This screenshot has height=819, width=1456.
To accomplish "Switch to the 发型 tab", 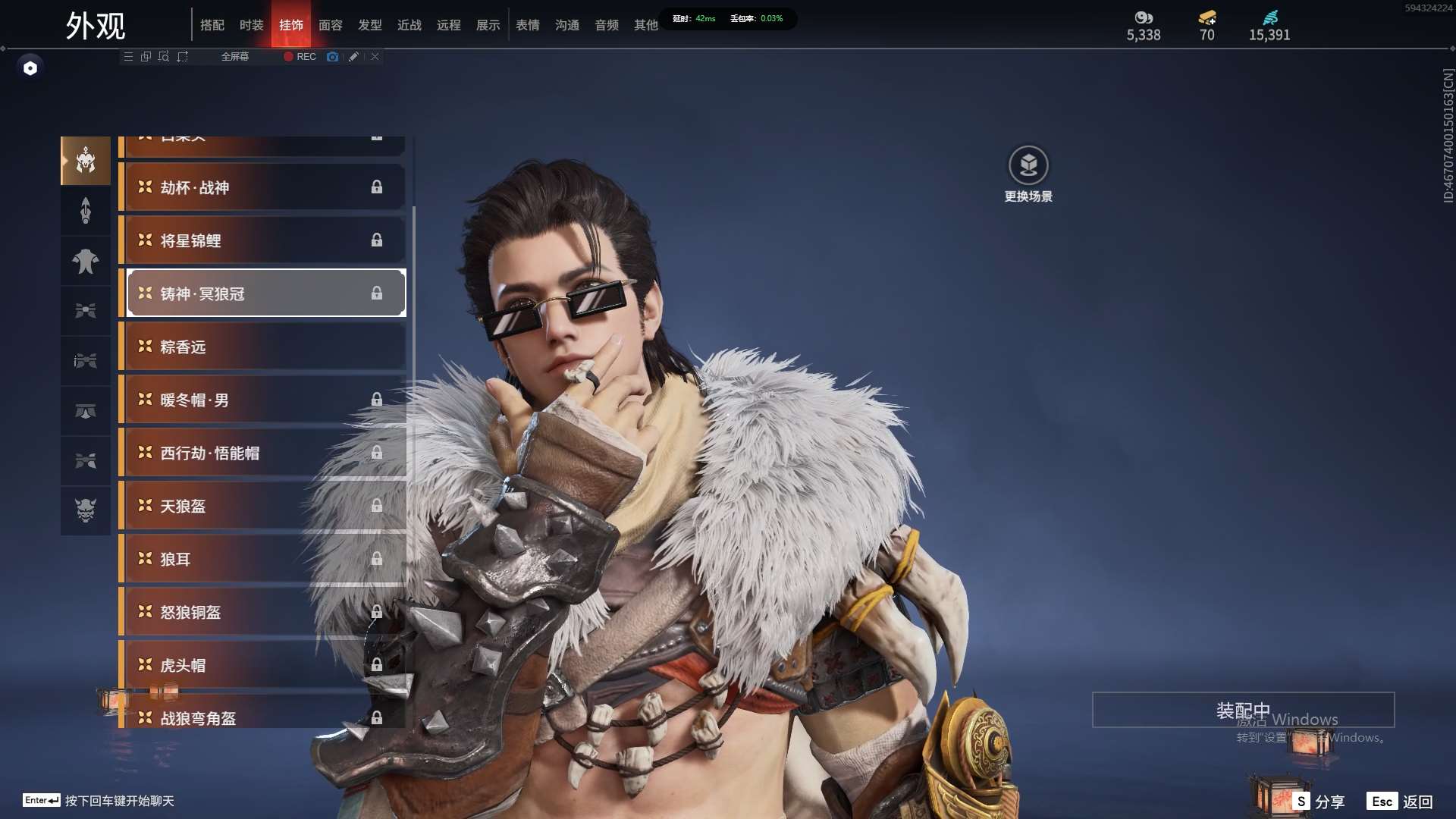I will (x=370, y=25).
